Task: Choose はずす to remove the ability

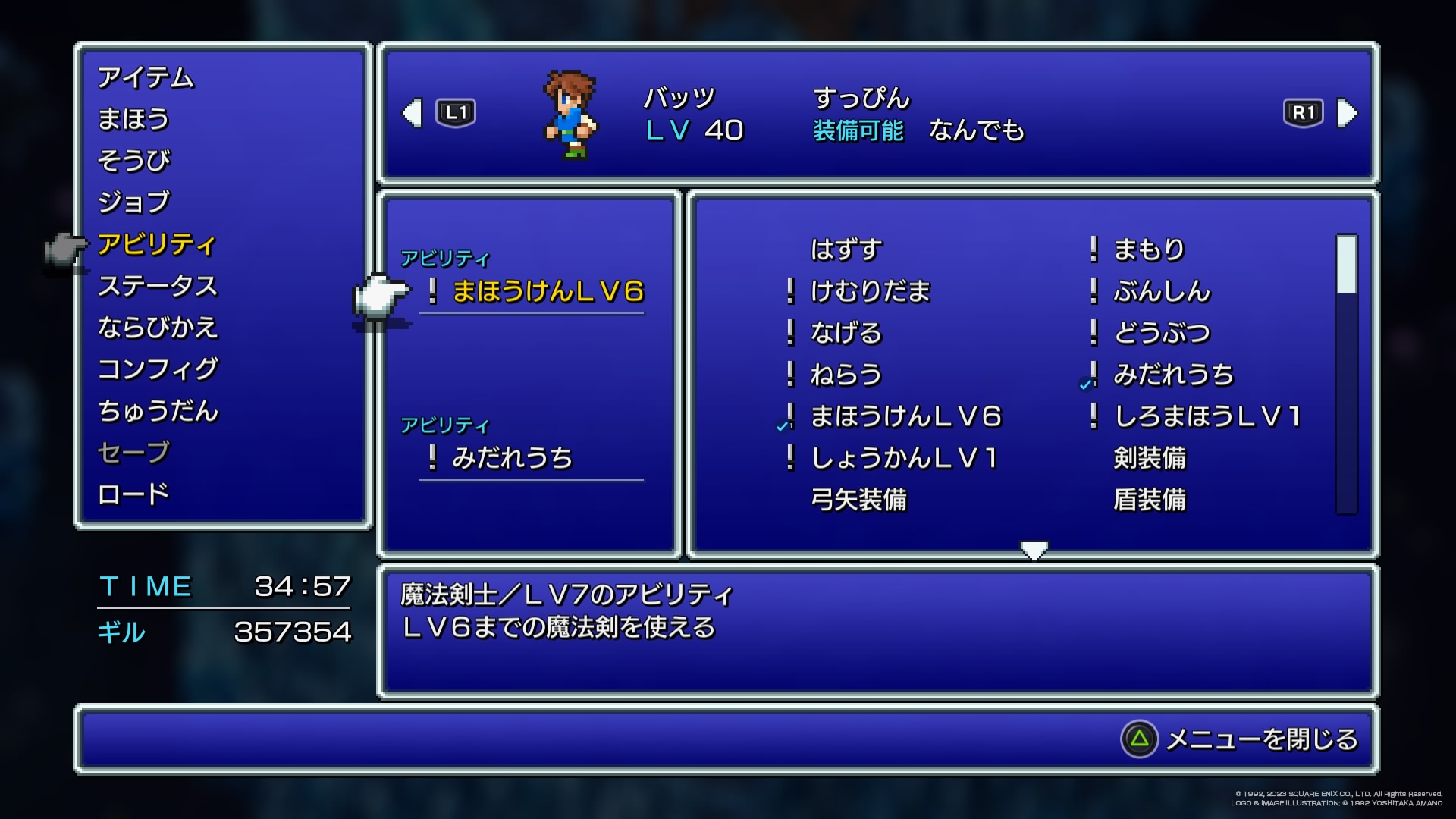Action: pos(846,249)
